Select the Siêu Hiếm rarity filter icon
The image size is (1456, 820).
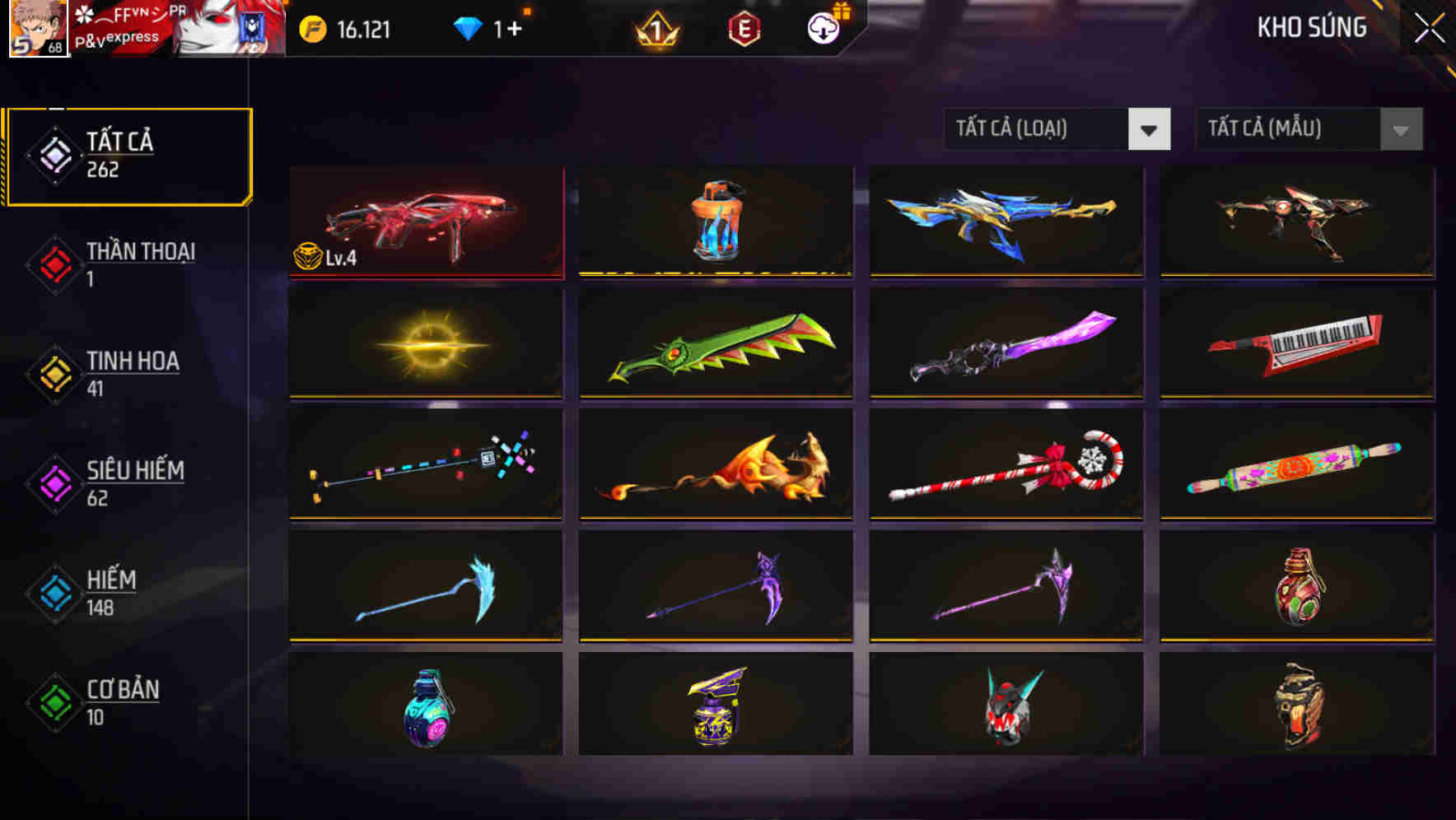54,482
